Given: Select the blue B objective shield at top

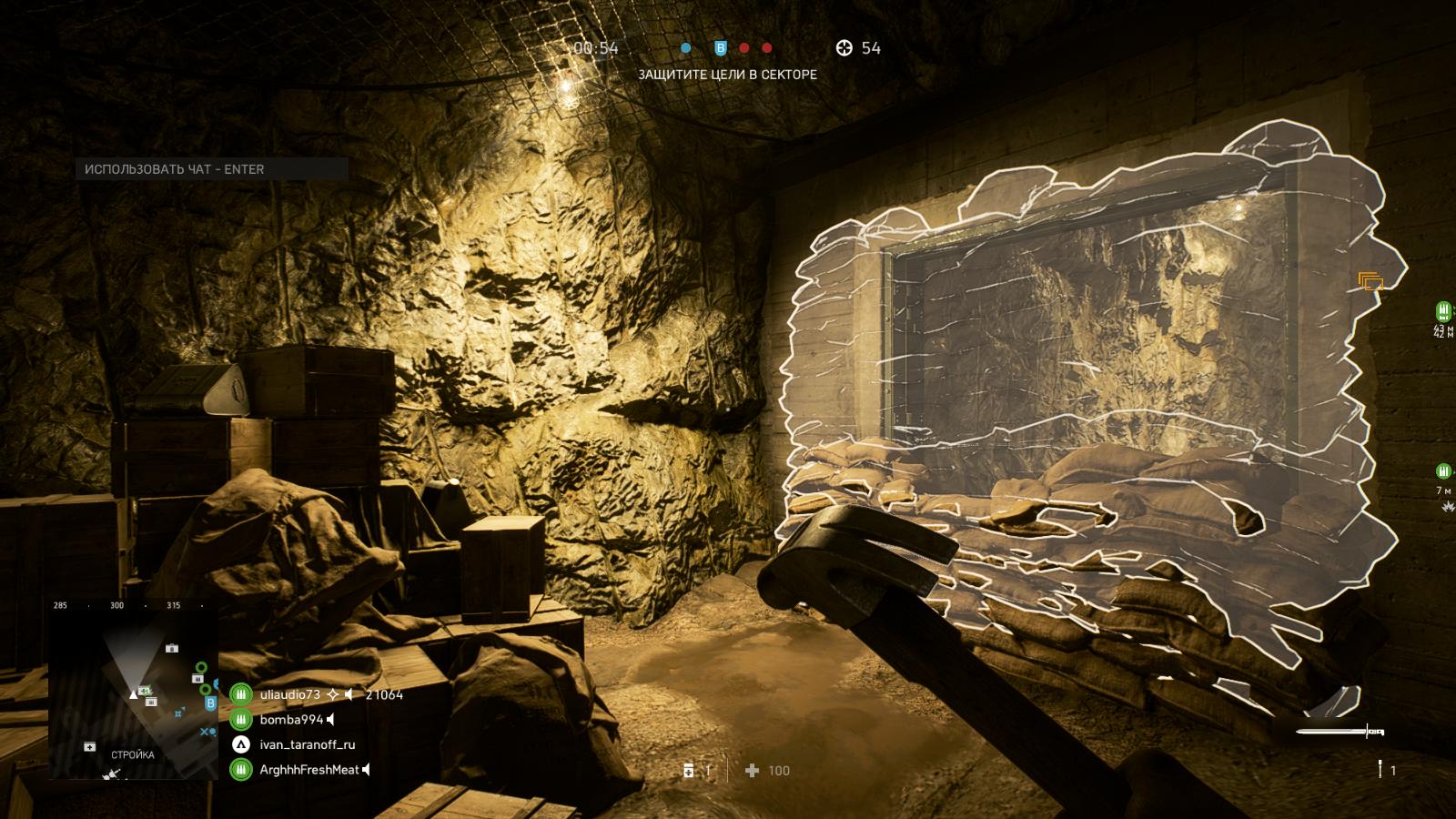Looking at the screenshot, I should [x=721, y=48].
